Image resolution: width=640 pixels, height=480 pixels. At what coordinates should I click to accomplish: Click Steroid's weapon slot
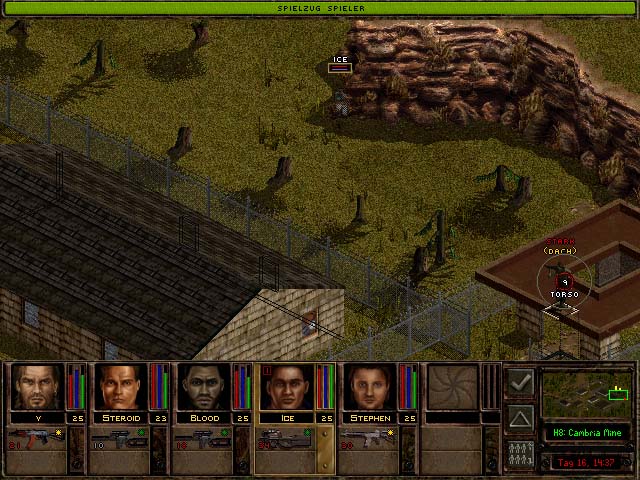point(119,438)
